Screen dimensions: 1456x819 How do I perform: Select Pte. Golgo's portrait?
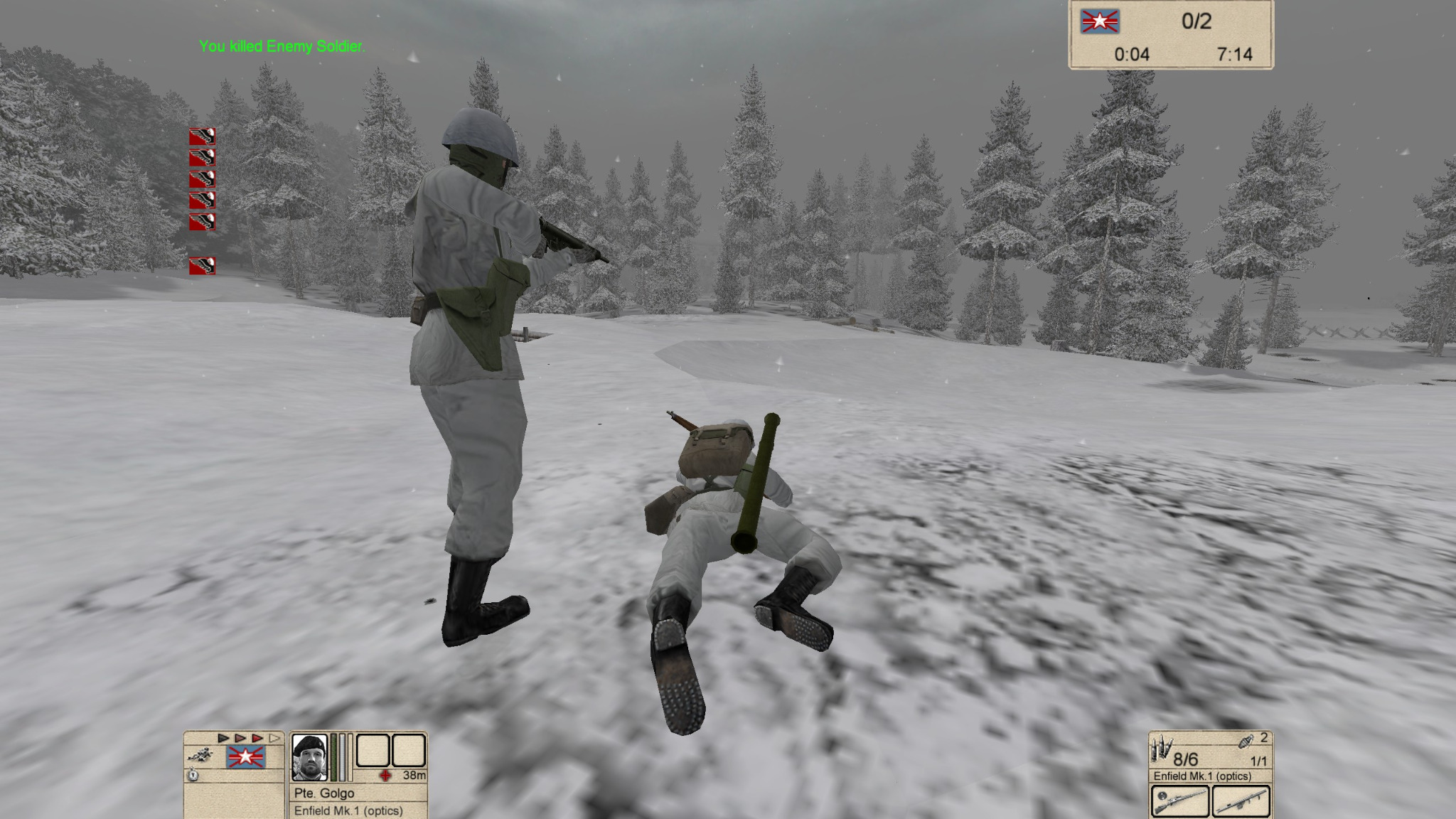pyautogui.click(x=310, y=757)
